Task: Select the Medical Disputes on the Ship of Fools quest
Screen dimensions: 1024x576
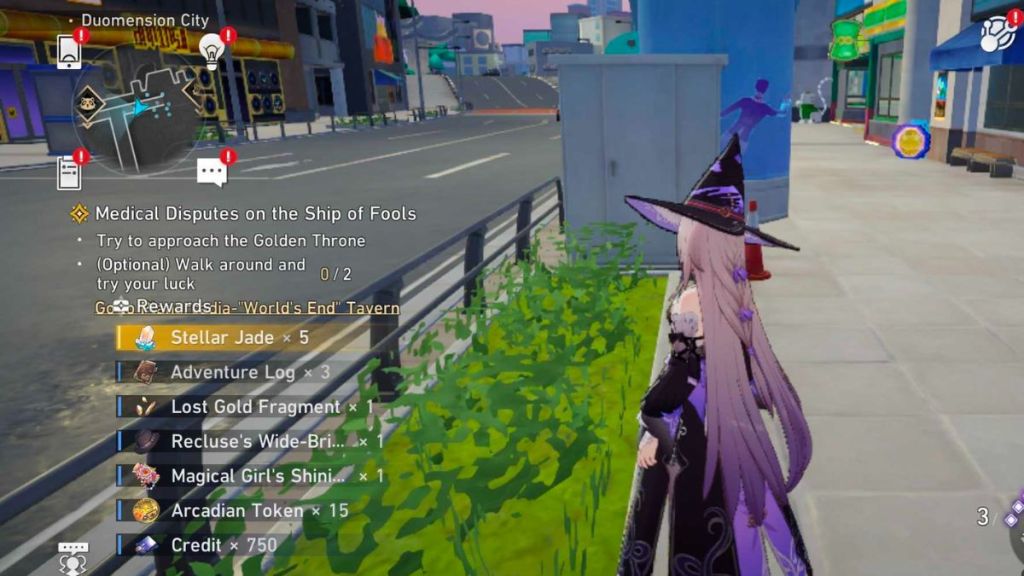Action: (x=255, y=213)
